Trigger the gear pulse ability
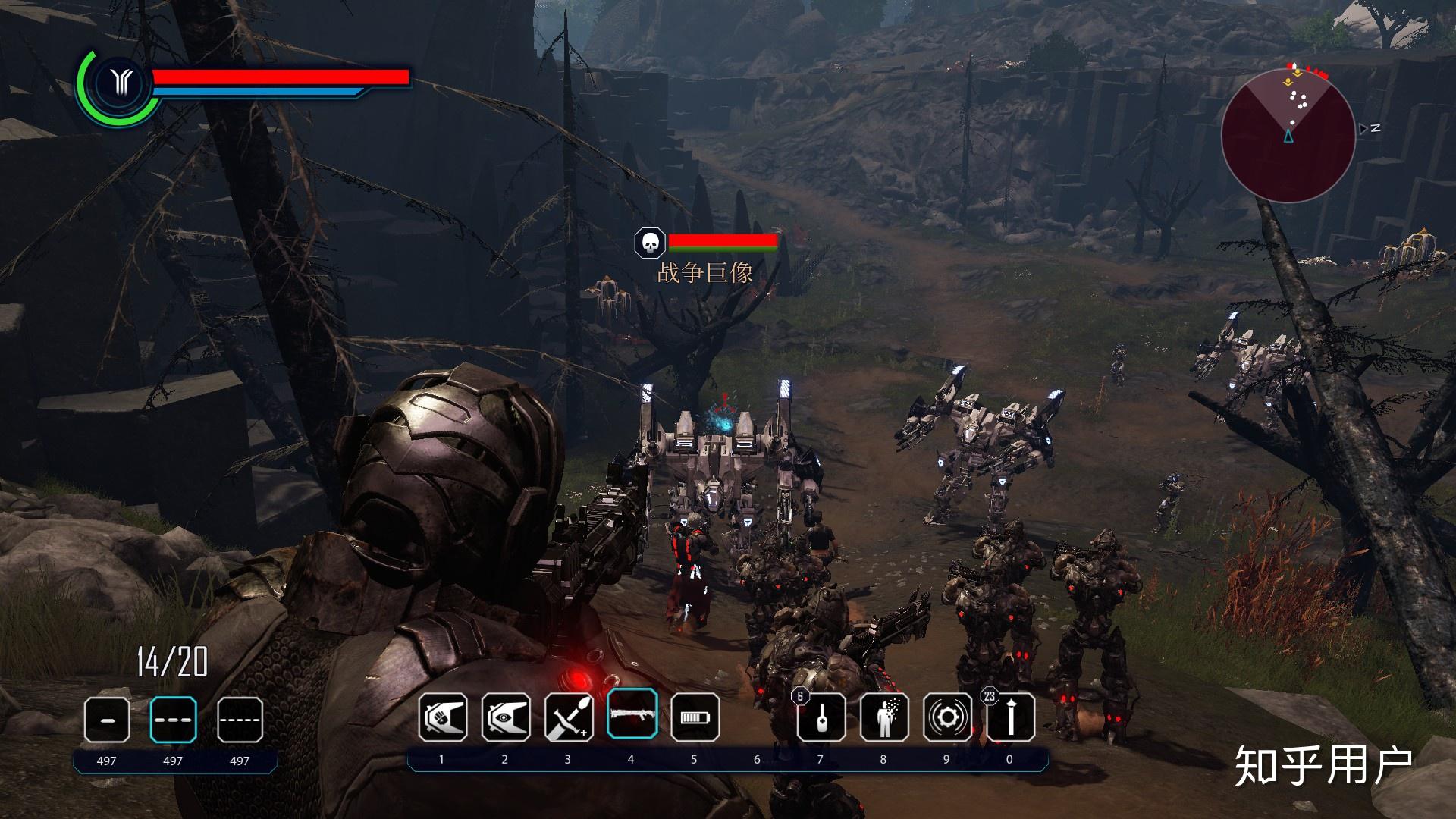 tap(947, 717)
